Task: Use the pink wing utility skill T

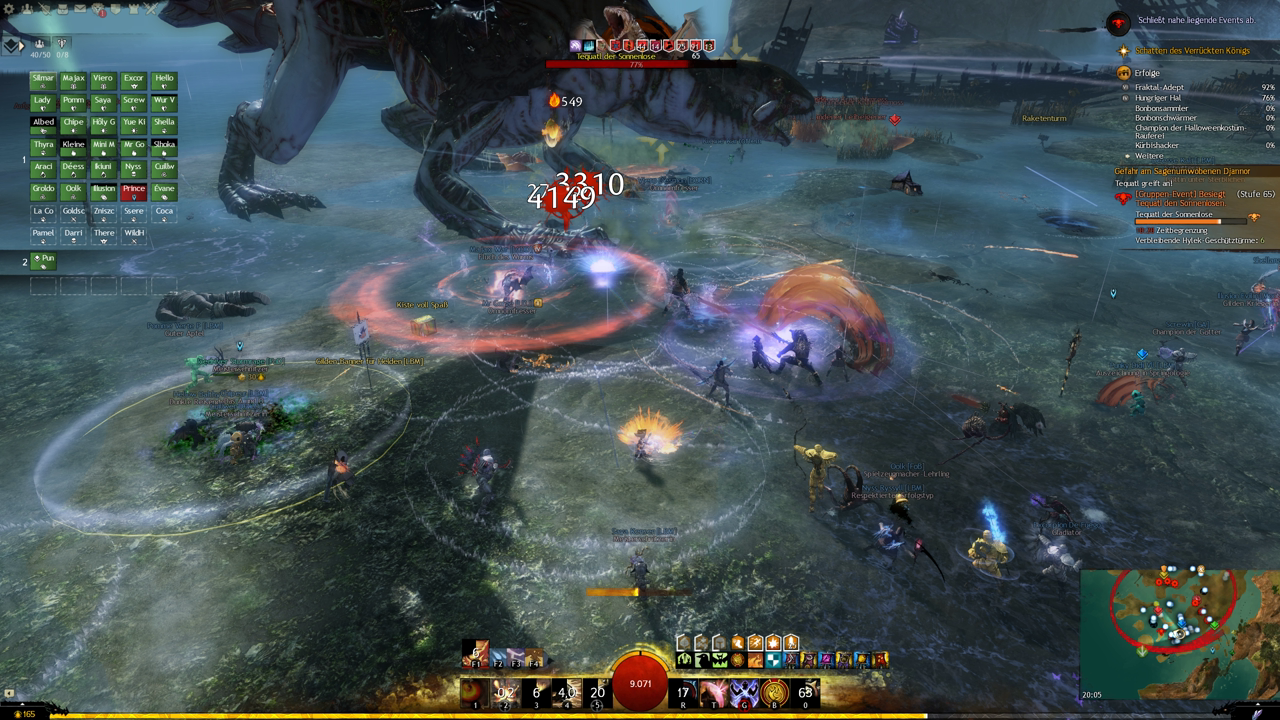Action: [x=713, y=692]
